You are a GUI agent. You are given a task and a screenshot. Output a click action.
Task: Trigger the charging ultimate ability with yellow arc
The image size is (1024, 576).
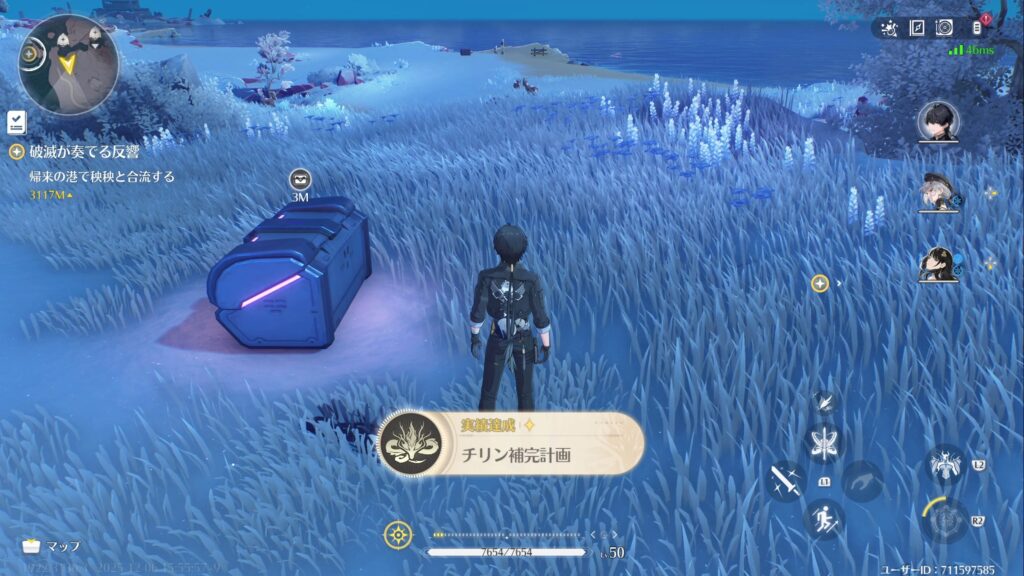tap(944, 520)
